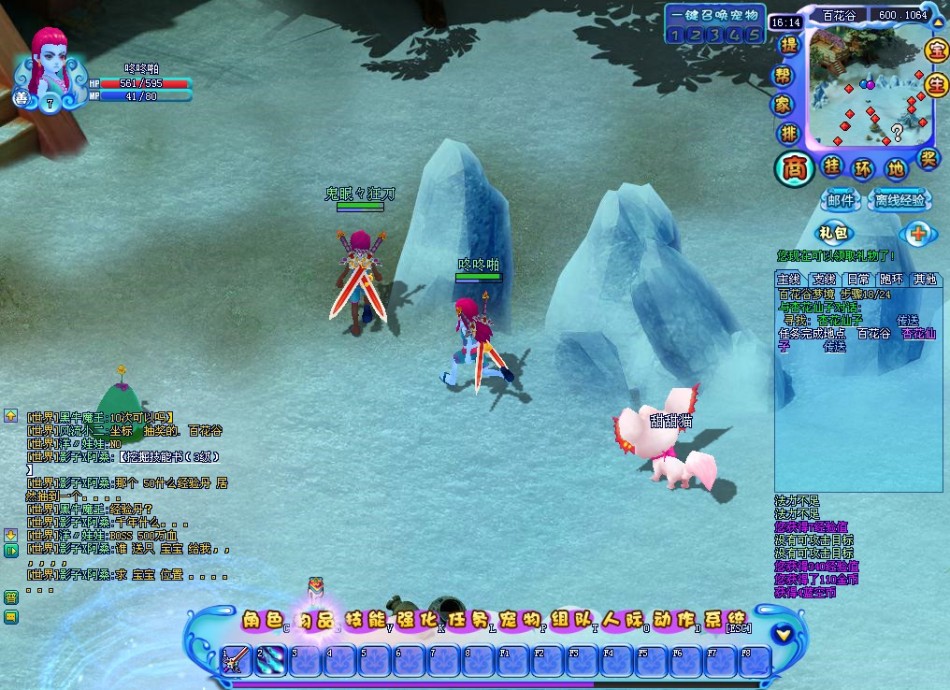This screenshot has height=690, width=950.
Task: Open the 排 ranking button
Action: click(789, 133)
